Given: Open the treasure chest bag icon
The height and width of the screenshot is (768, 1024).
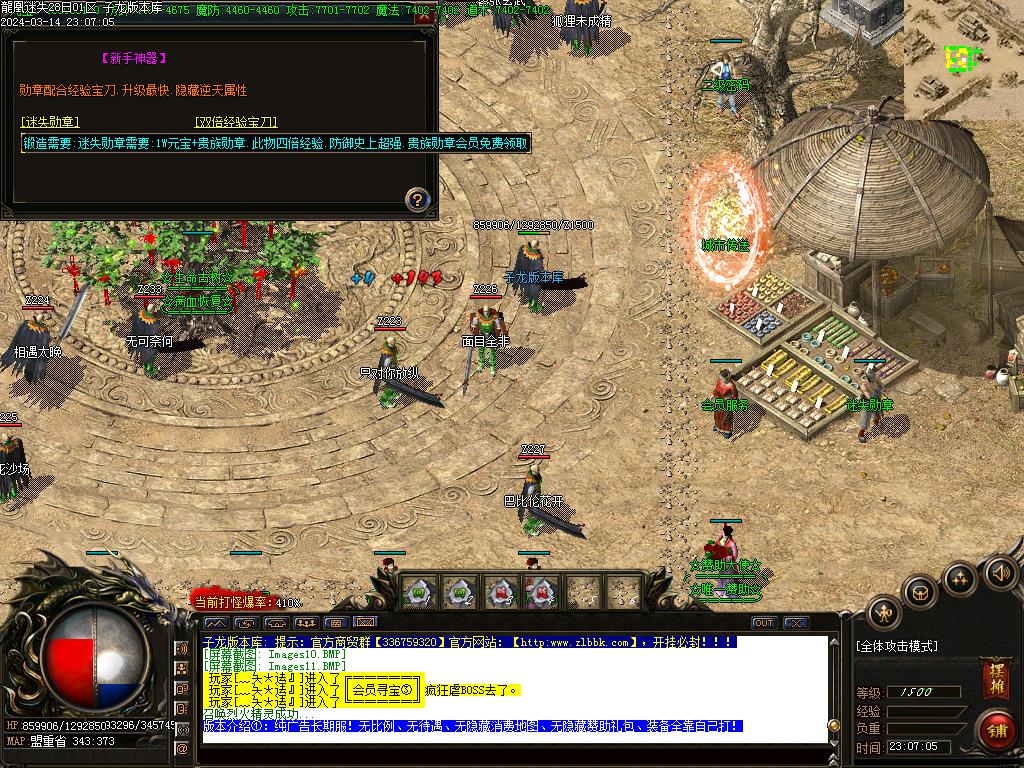Looking at the screenshot, I should click(x=920, y=593).
